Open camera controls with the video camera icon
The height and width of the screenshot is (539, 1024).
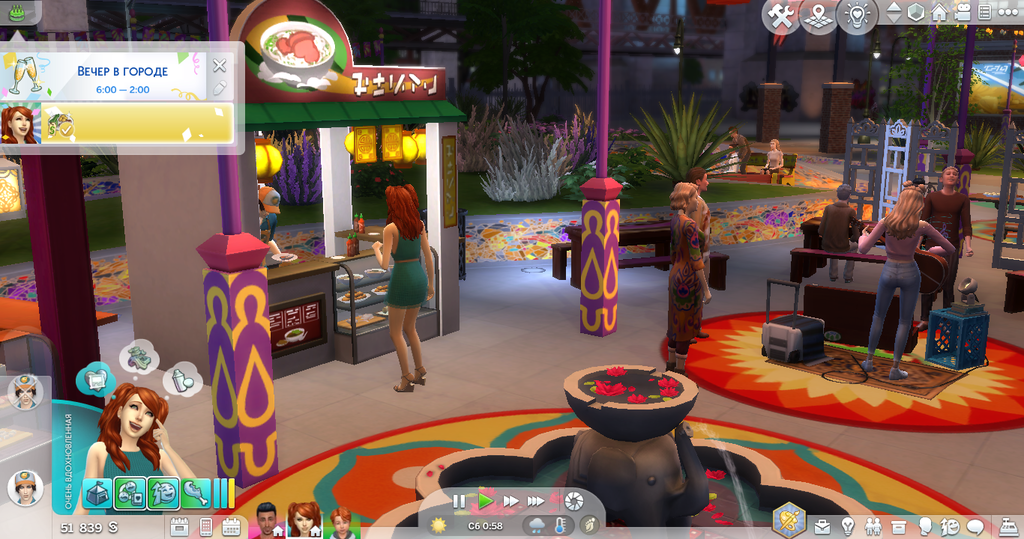point(962,12)
